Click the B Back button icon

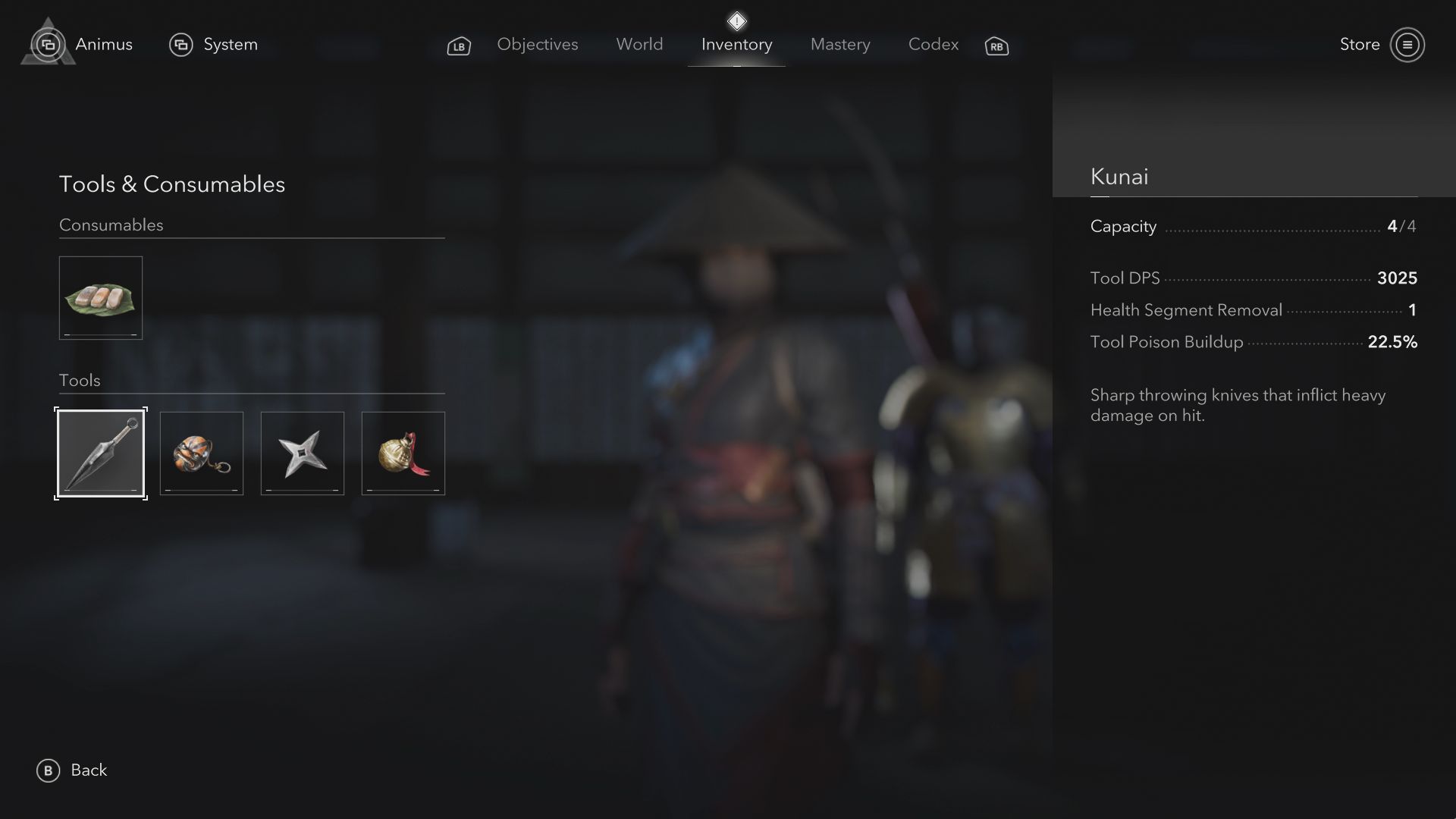tap(47, 770)
